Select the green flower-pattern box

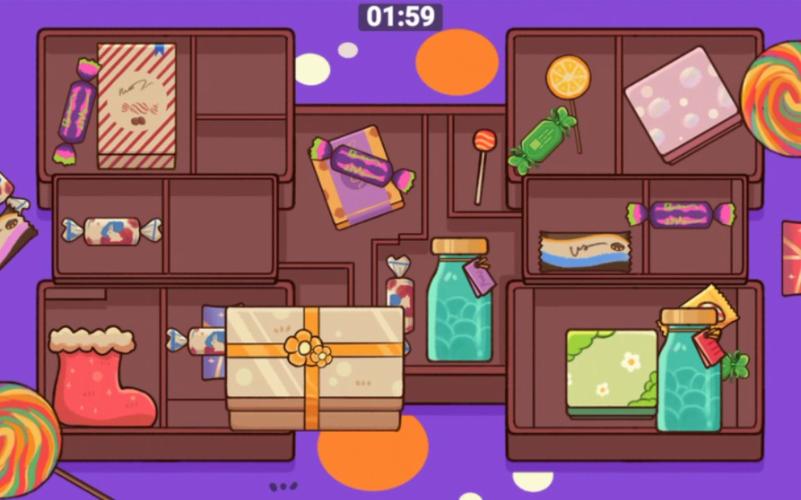coord(609,371)
